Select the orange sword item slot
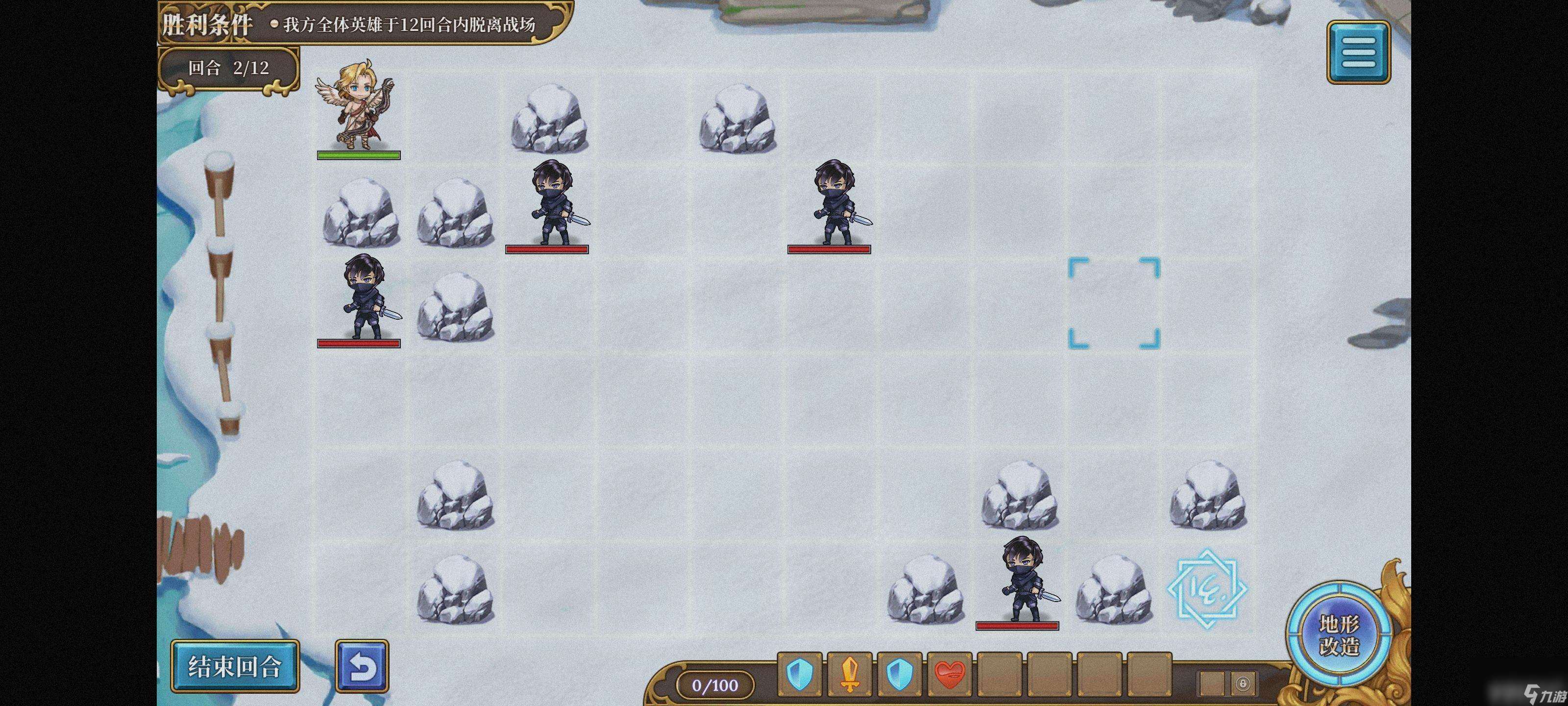 (x=850, y=674)
